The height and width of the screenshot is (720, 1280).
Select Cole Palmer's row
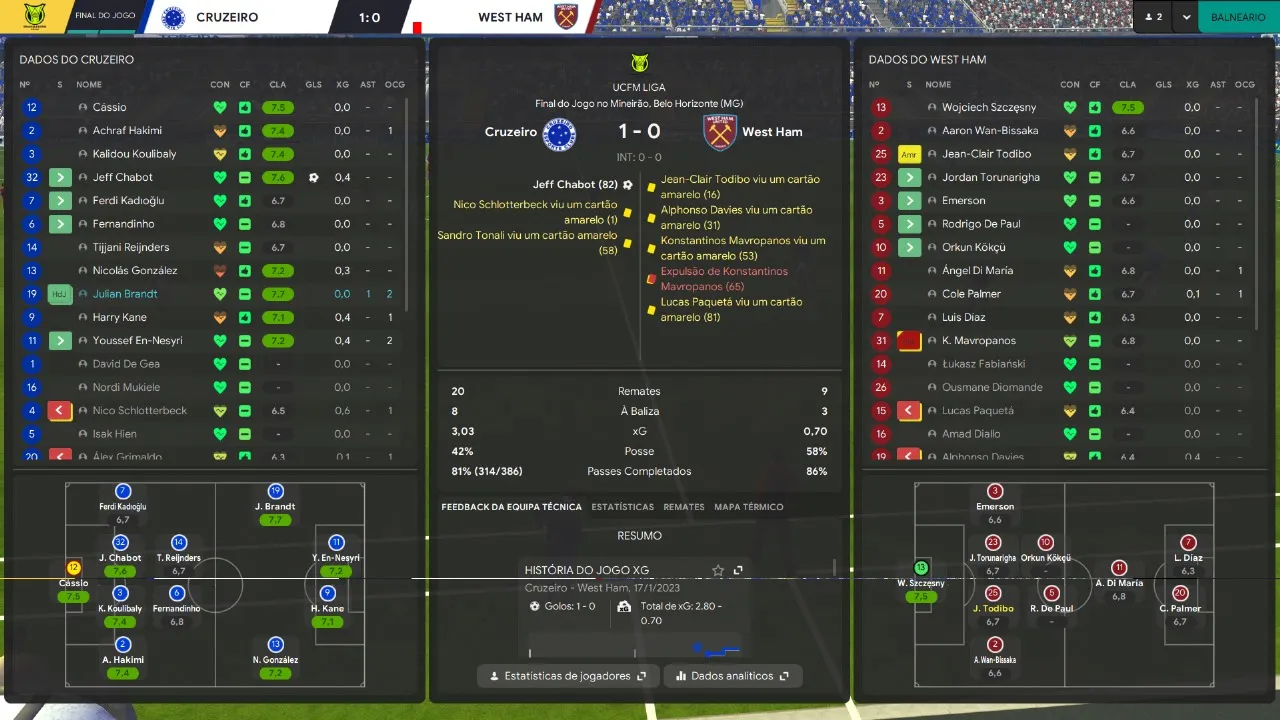tap(971, 294)
